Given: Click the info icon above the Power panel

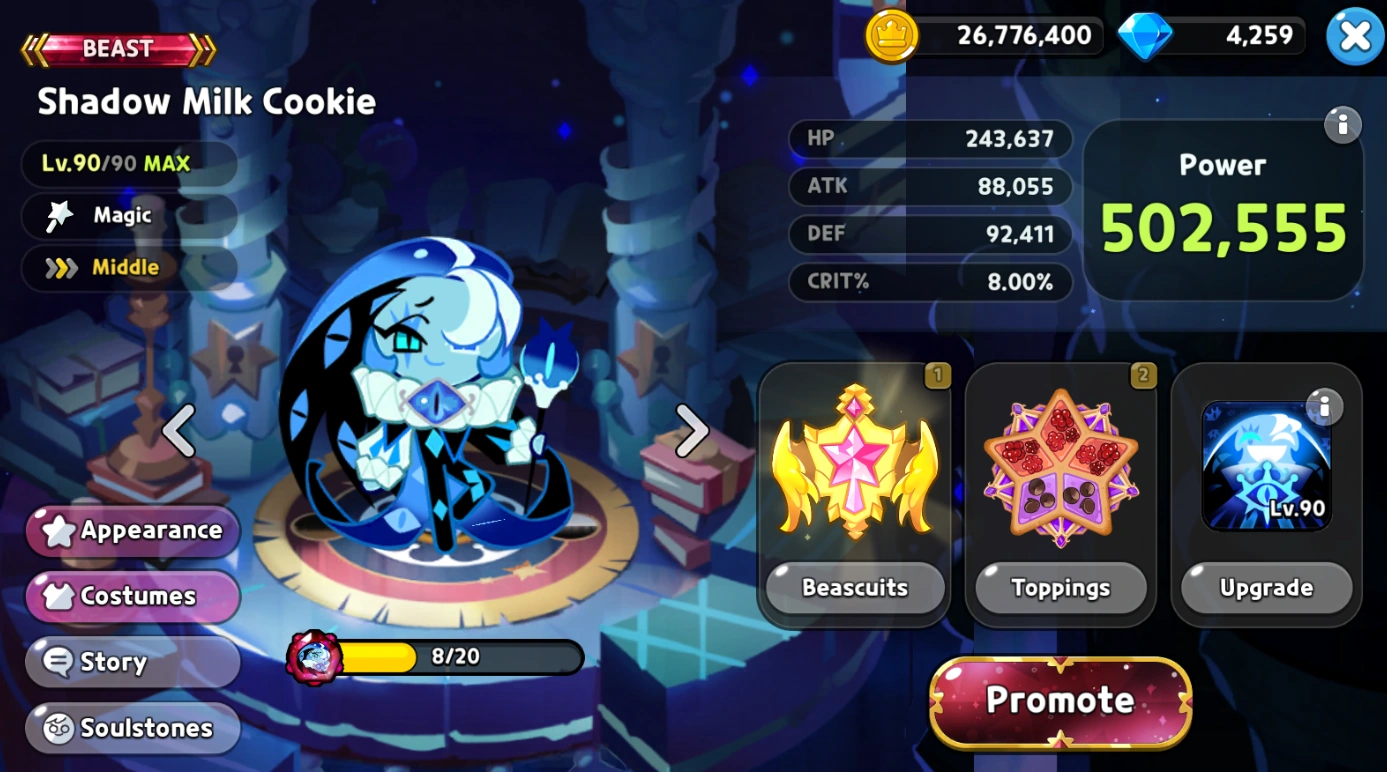Looking at the screenshot, I should (x=1345, y=124).
